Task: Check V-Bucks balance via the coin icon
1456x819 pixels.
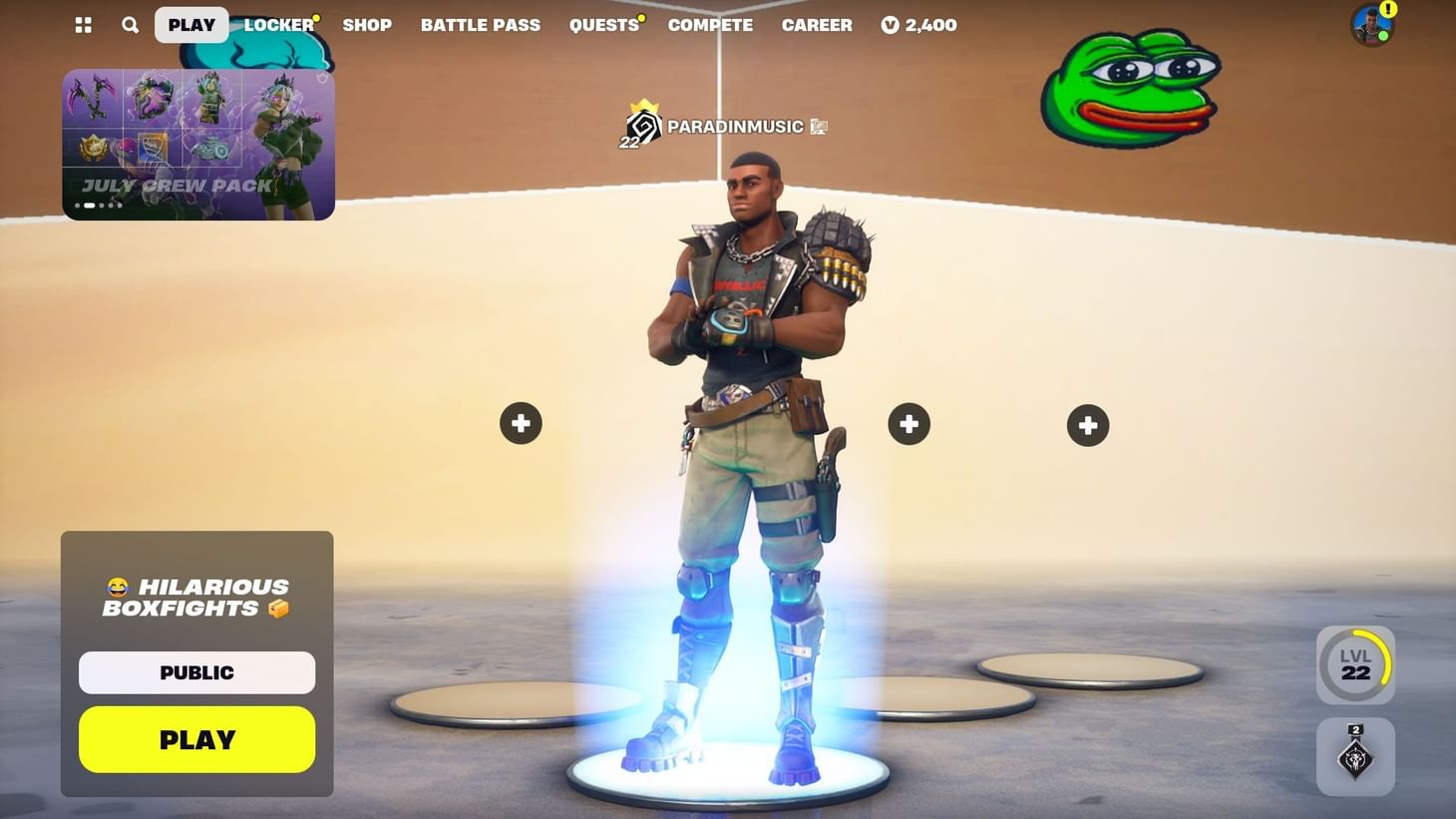Action: [891, 25]
